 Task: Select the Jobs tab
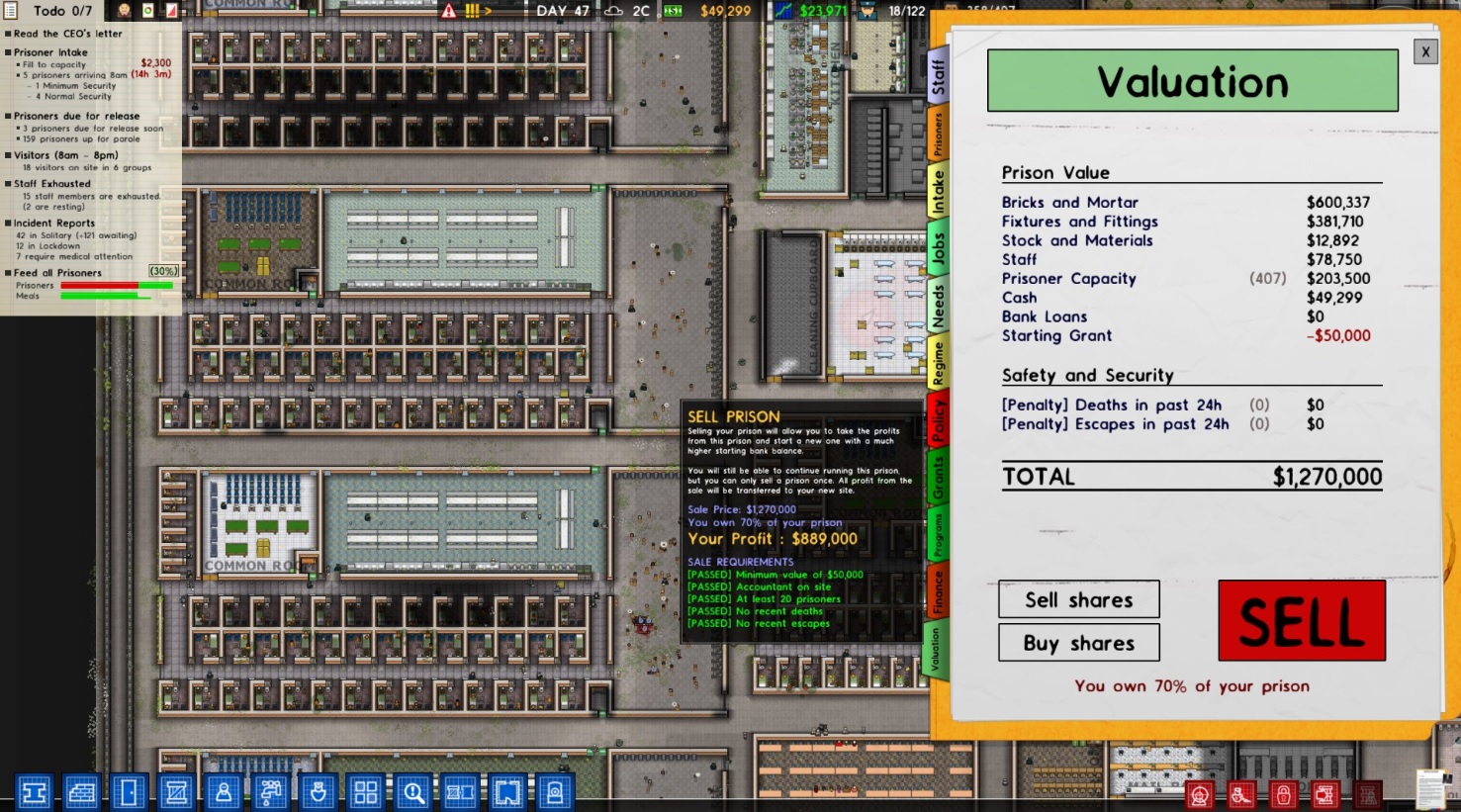click(x=938, y=246)
